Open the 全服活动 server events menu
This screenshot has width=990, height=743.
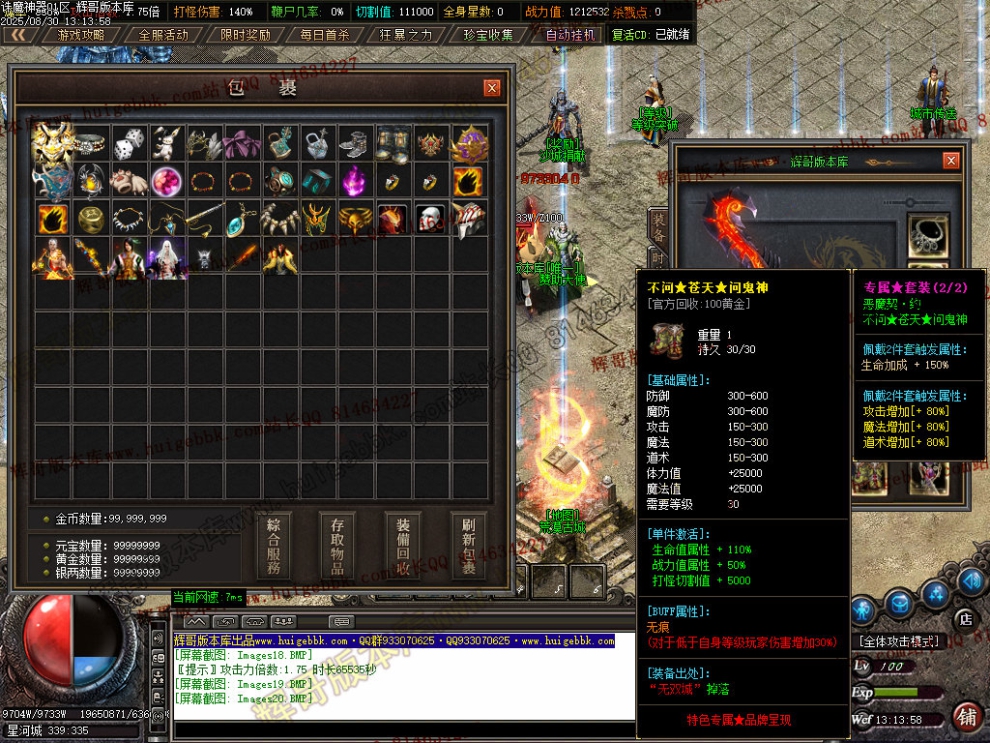tap(163, 35)
